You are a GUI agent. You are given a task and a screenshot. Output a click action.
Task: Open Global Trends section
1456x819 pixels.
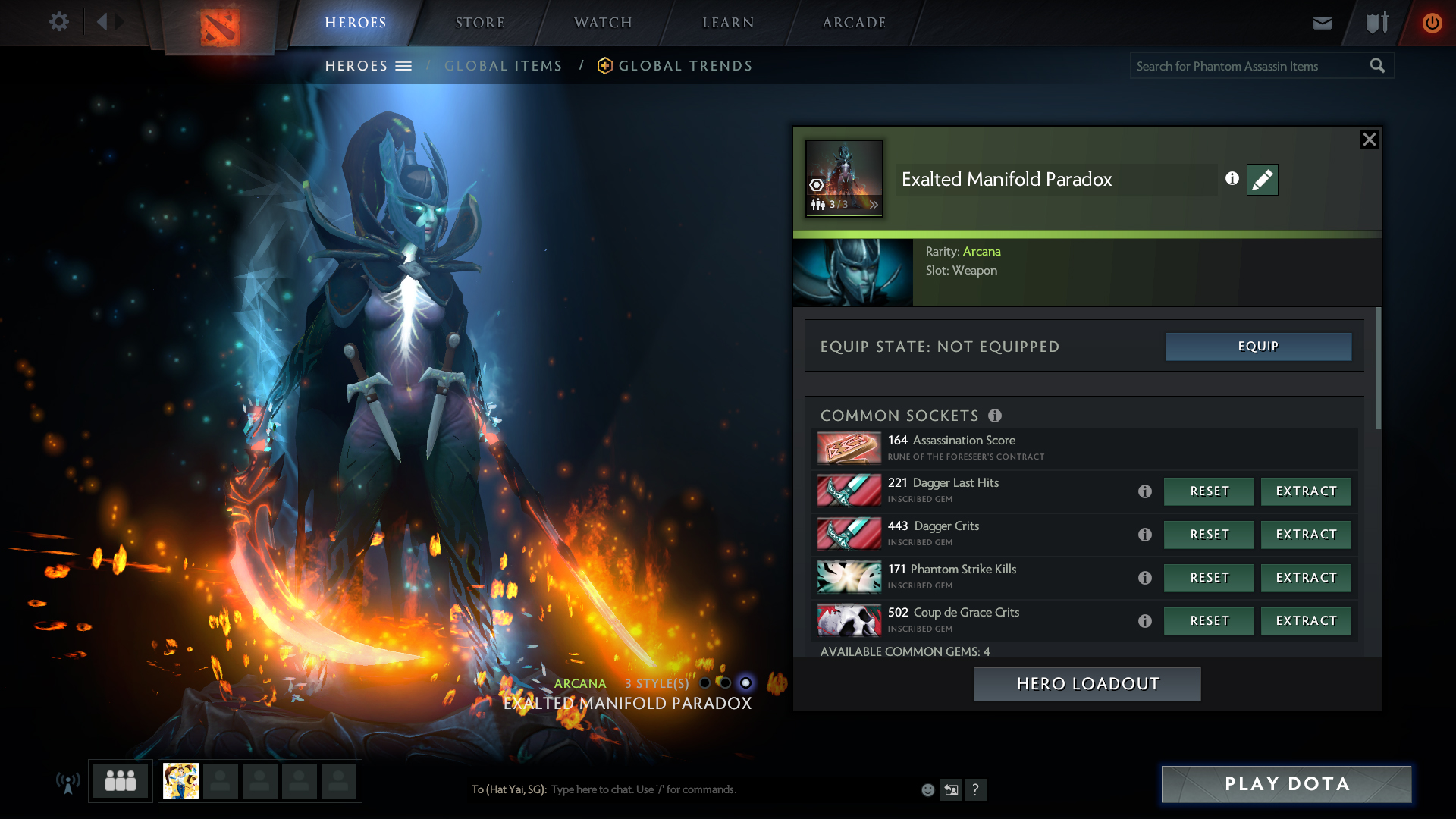[685, 66]
